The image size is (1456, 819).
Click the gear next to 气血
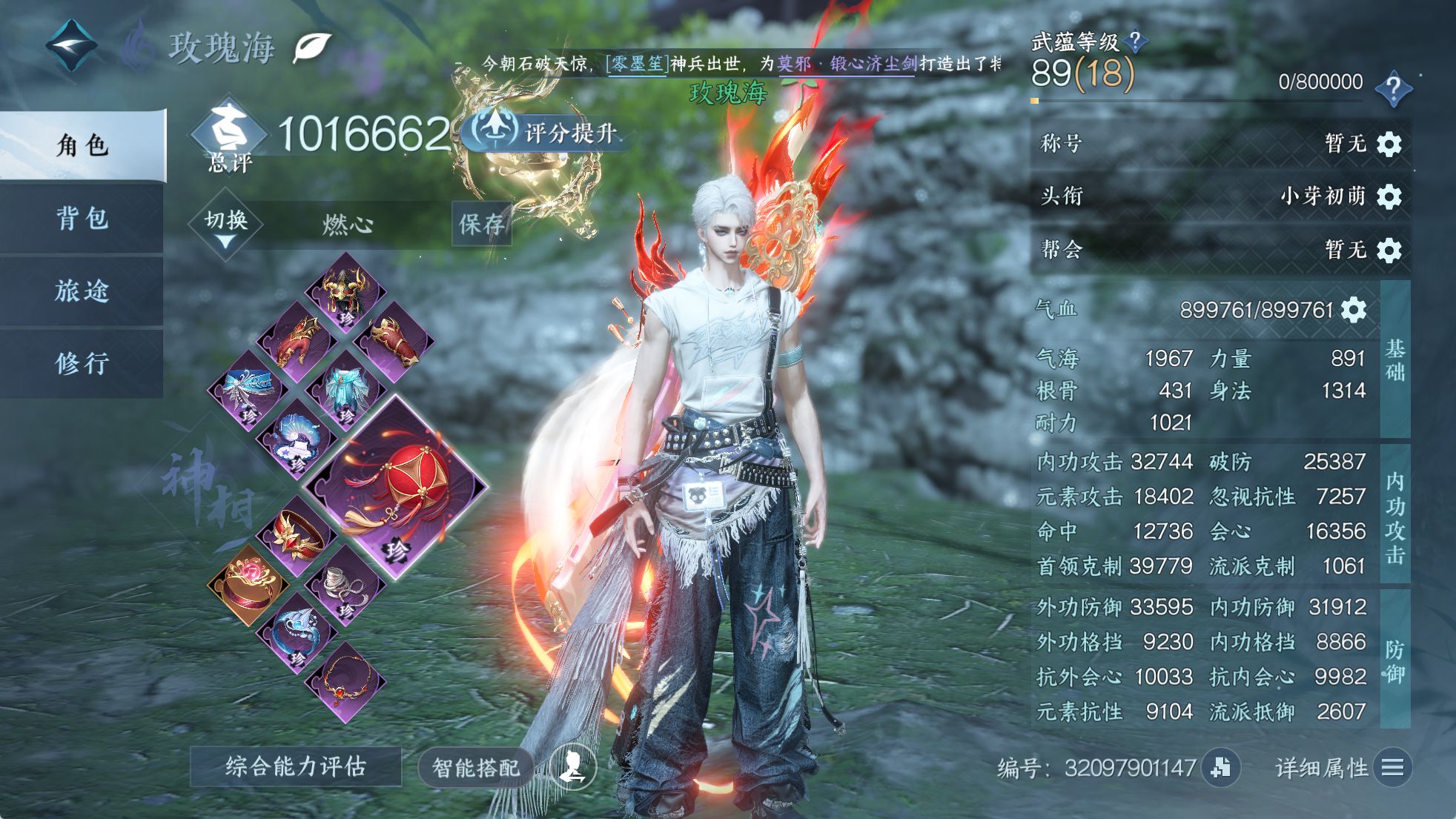coord(1354,310)
